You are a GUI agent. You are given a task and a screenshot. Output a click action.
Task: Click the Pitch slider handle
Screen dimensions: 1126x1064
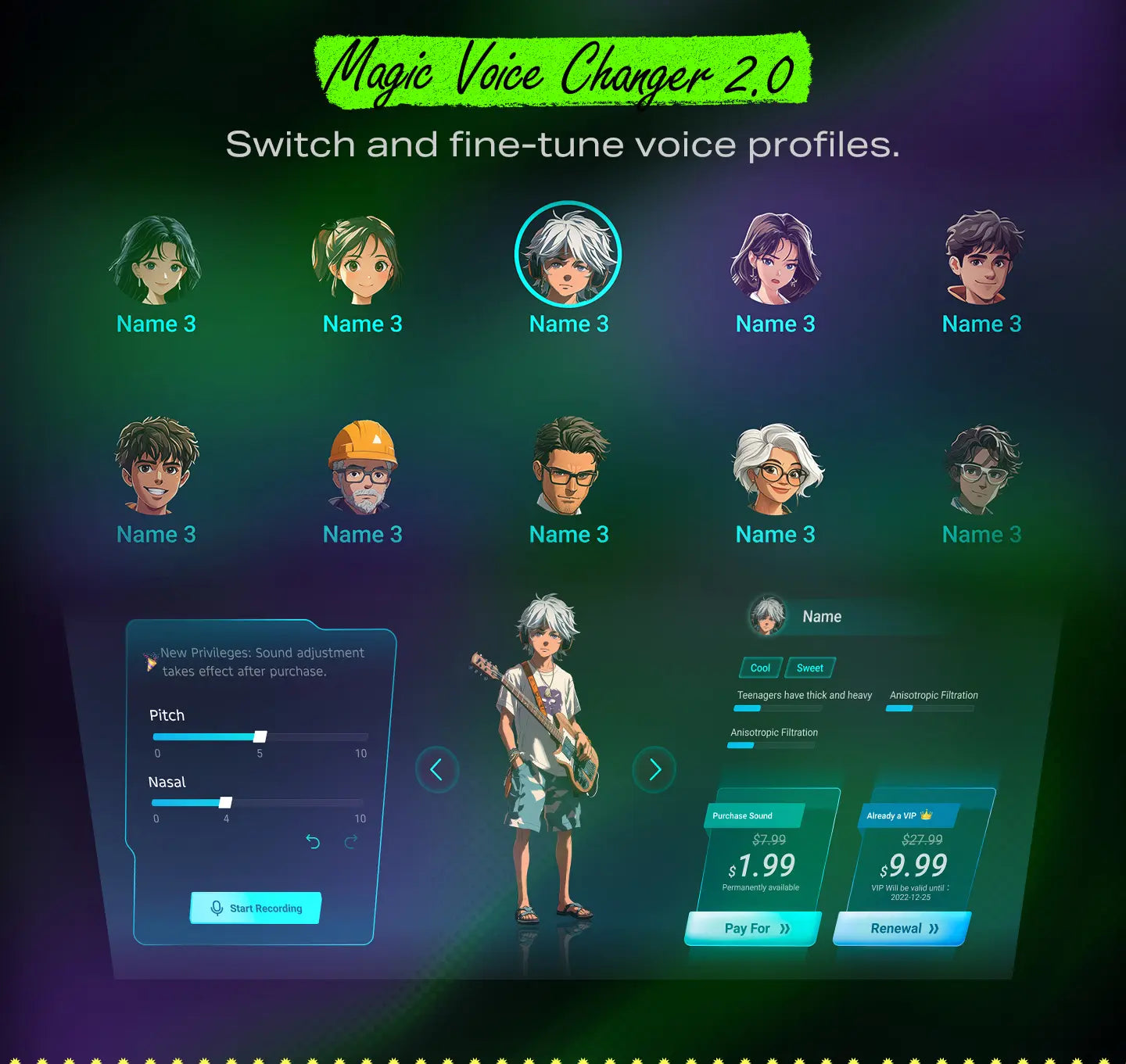pyautogui.click(x=260, y=736)
